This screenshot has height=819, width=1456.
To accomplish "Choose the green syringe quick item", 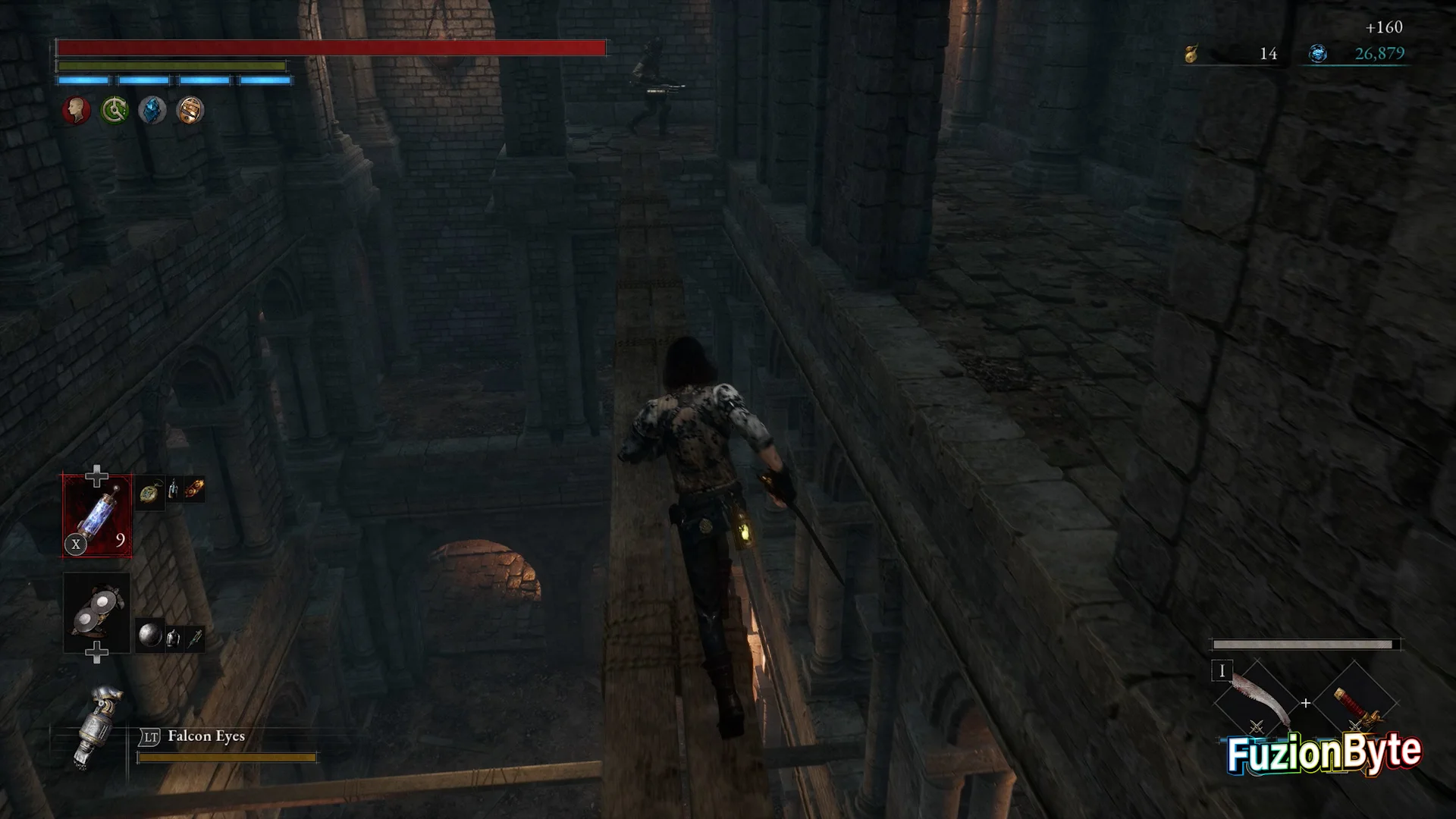I will (x=195, y=639).
